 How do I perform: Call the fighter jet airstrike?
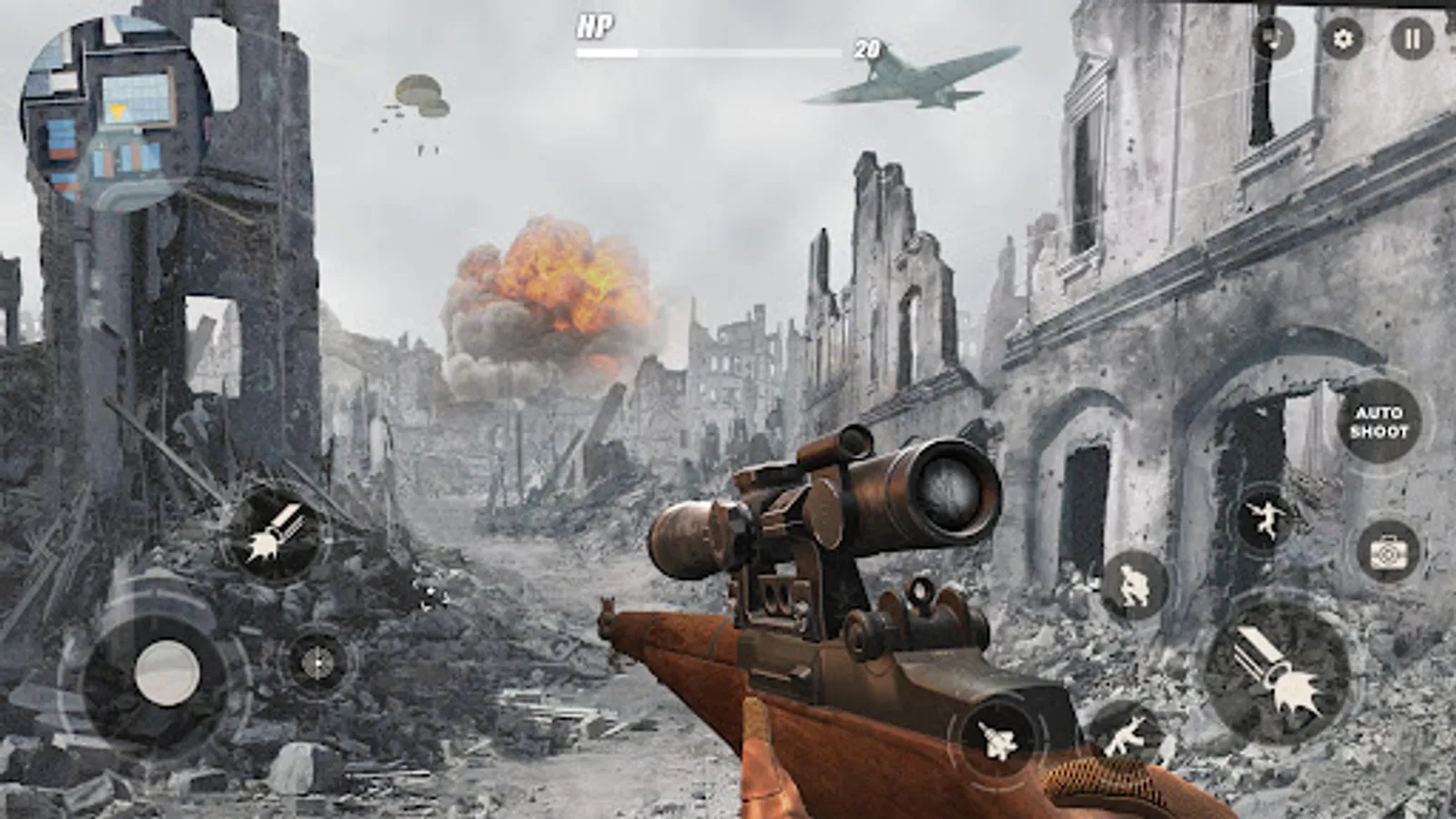[x=997, y=738]
